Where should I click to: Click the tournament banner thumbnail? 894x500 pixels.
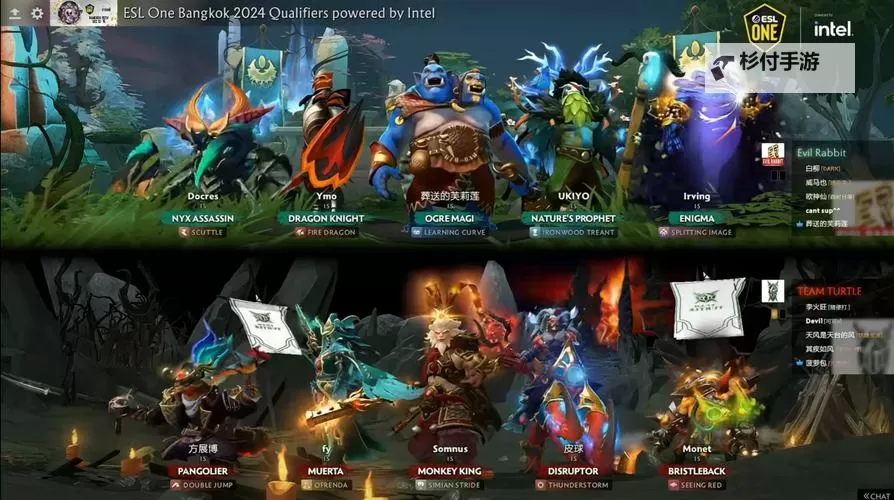(83, 13)
